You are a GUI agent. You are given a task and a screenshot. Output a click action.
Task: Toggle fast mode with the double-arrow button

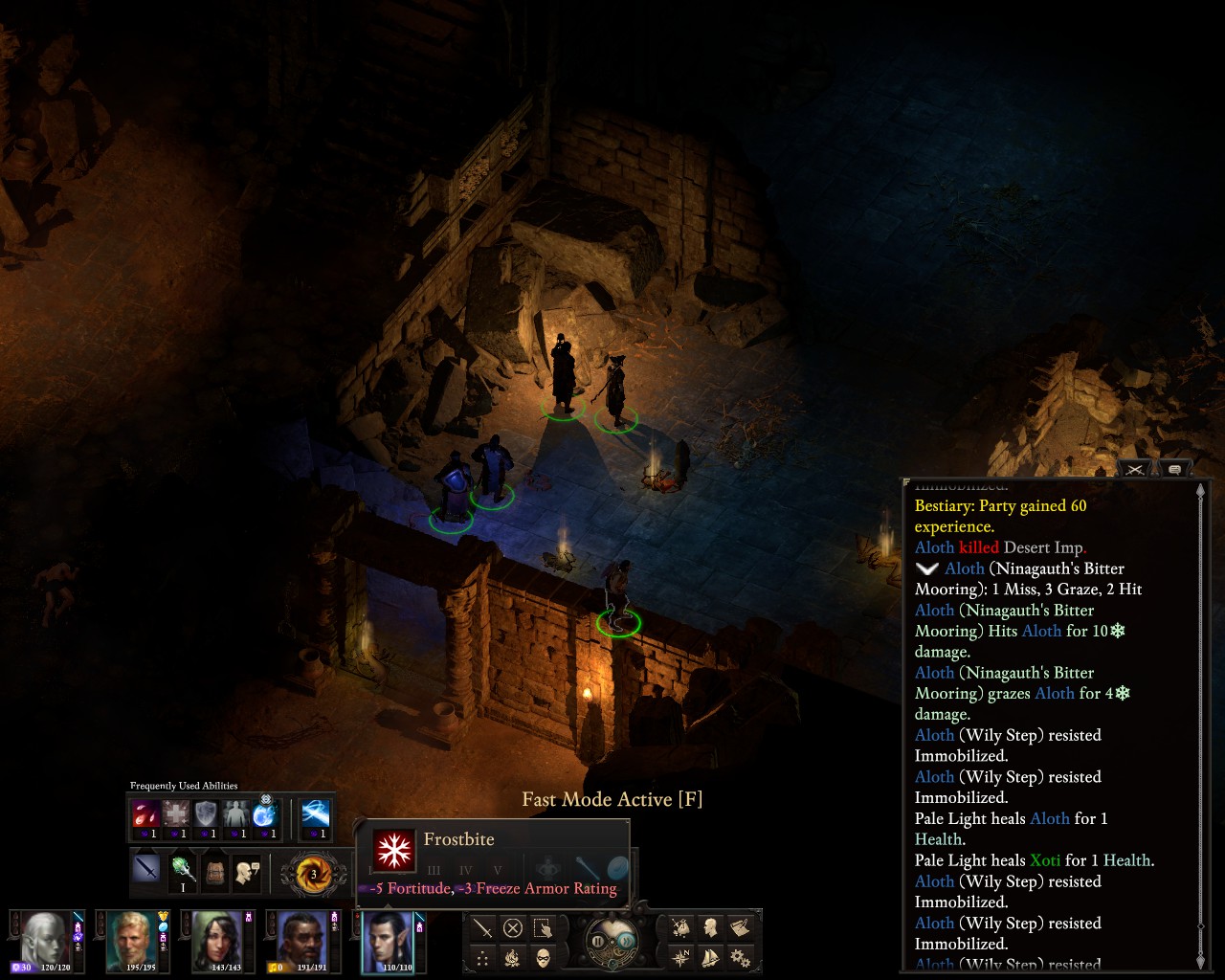625,942
